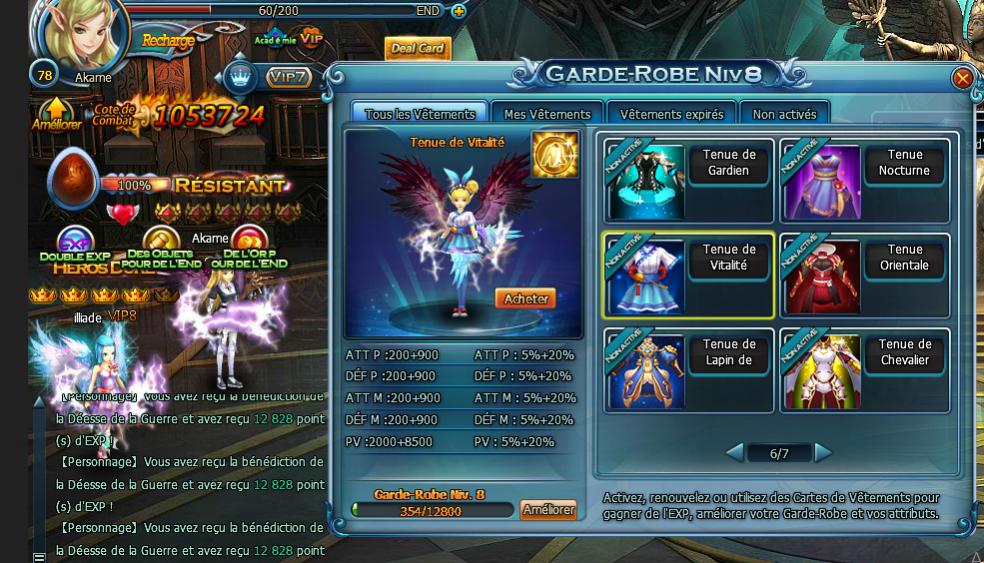Go to the next wardrobe page

[x=823, y=453]
